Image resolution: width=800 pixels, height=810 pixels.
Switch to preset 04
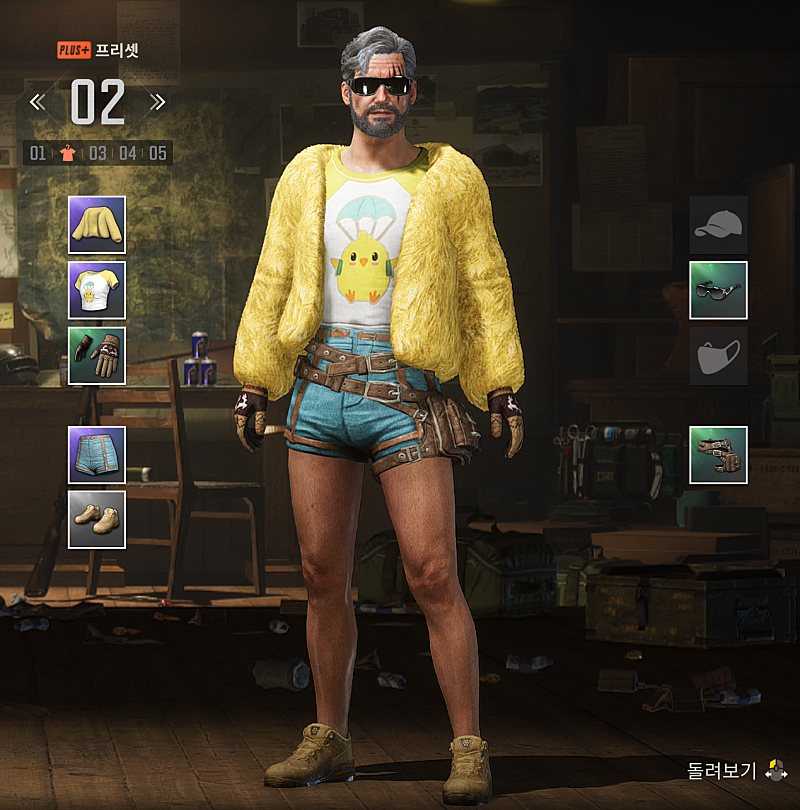[128, 153]
